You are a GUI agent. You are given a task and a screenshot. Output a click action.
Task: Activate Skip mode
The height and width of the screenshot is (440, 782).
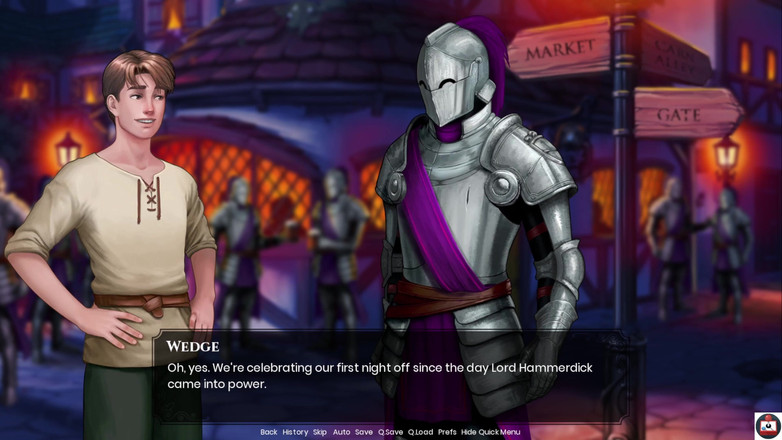tap(320, 432)
